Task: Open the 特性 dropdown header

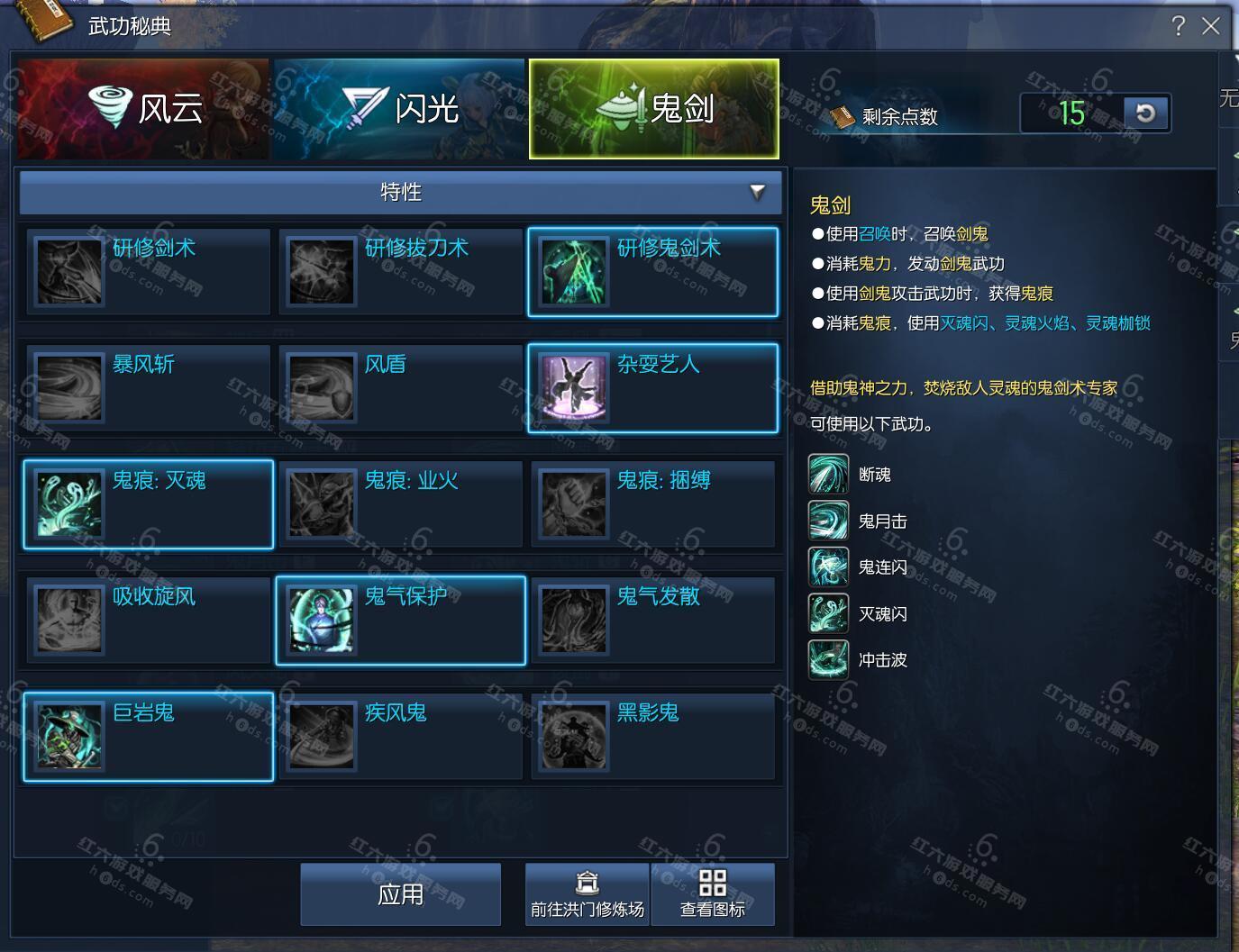Action: coord(402,192)
